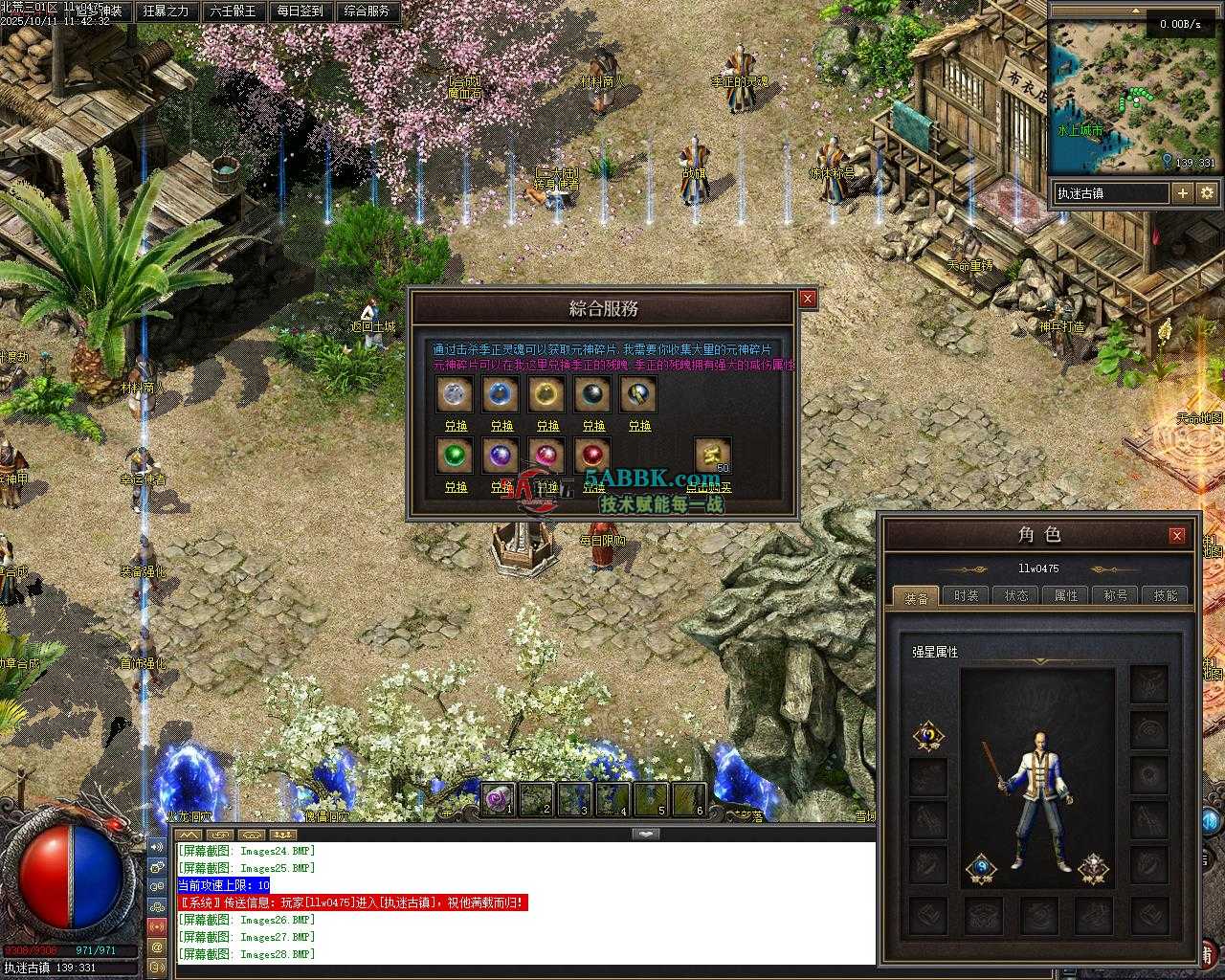Switch to the 属性 tab

(1066, 595)
